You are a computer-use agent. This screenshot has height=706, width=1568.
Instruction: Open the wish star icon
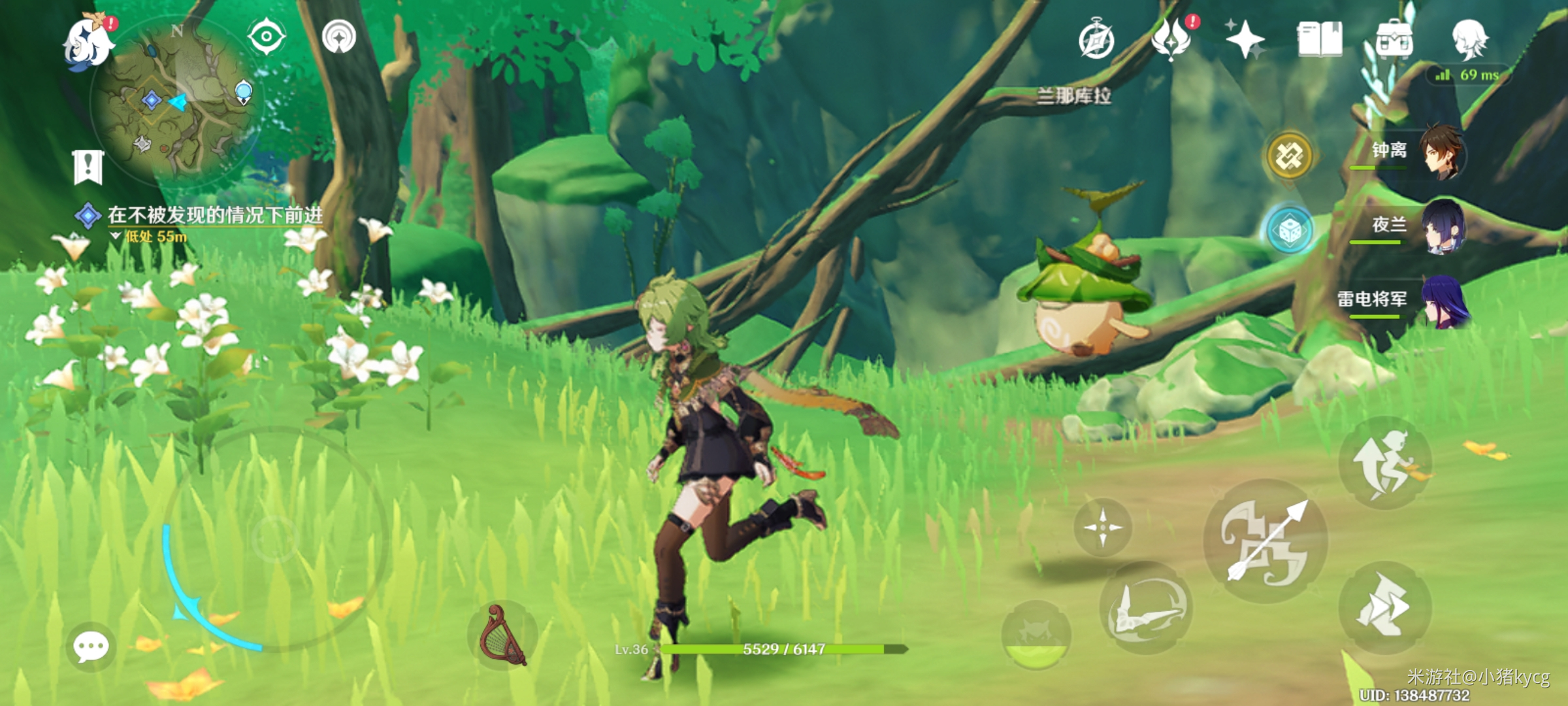click(1245, 39)
